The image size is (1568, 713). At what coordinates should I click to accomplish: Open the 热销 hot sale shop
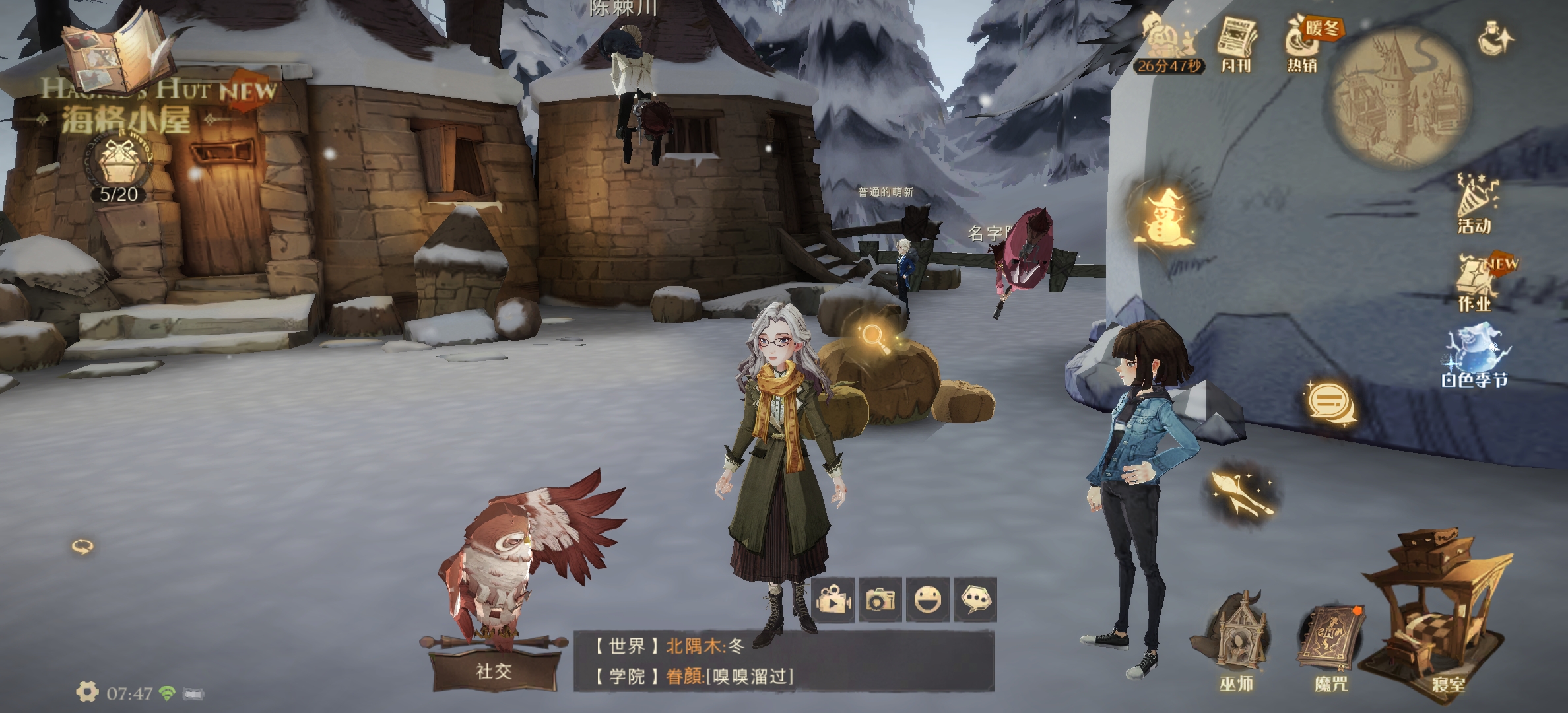[1303, 44]
